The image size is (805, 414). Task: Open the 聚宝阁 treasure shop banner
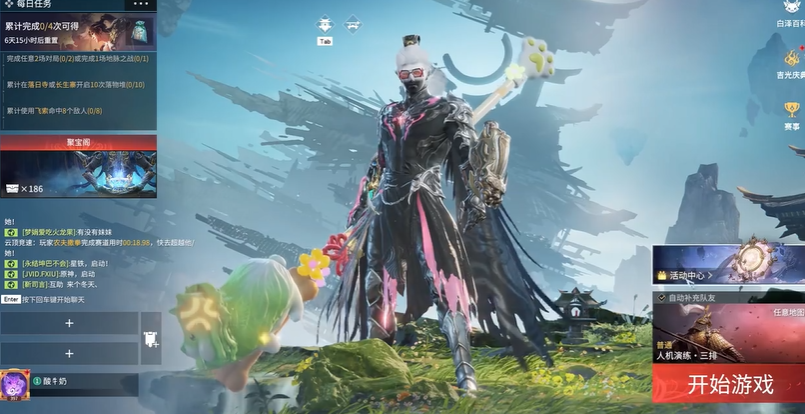click(x=78, y=168)
